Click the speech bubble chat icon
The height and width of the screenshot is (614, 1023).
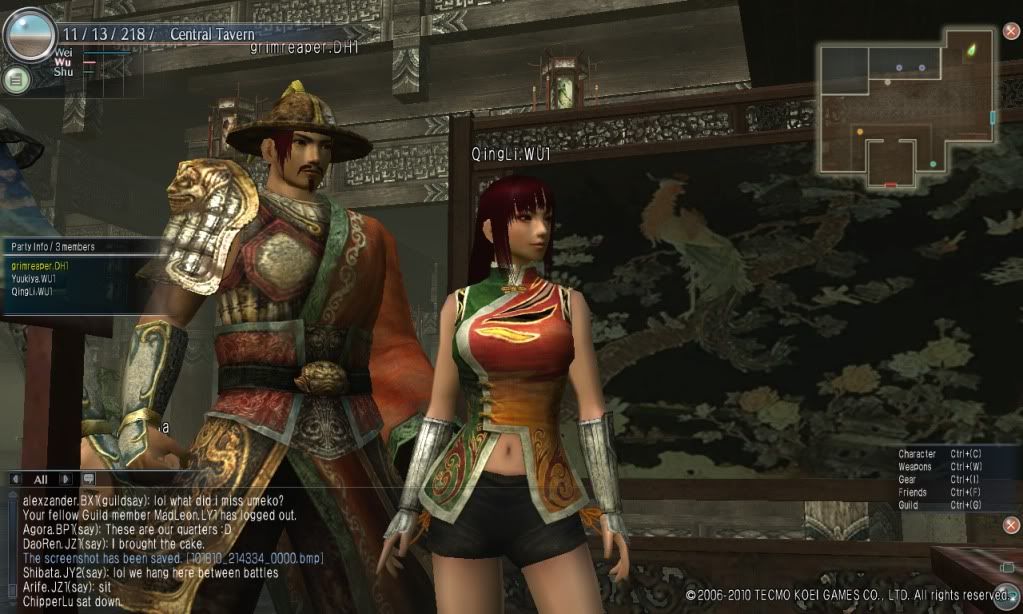(x=88, y=479)
